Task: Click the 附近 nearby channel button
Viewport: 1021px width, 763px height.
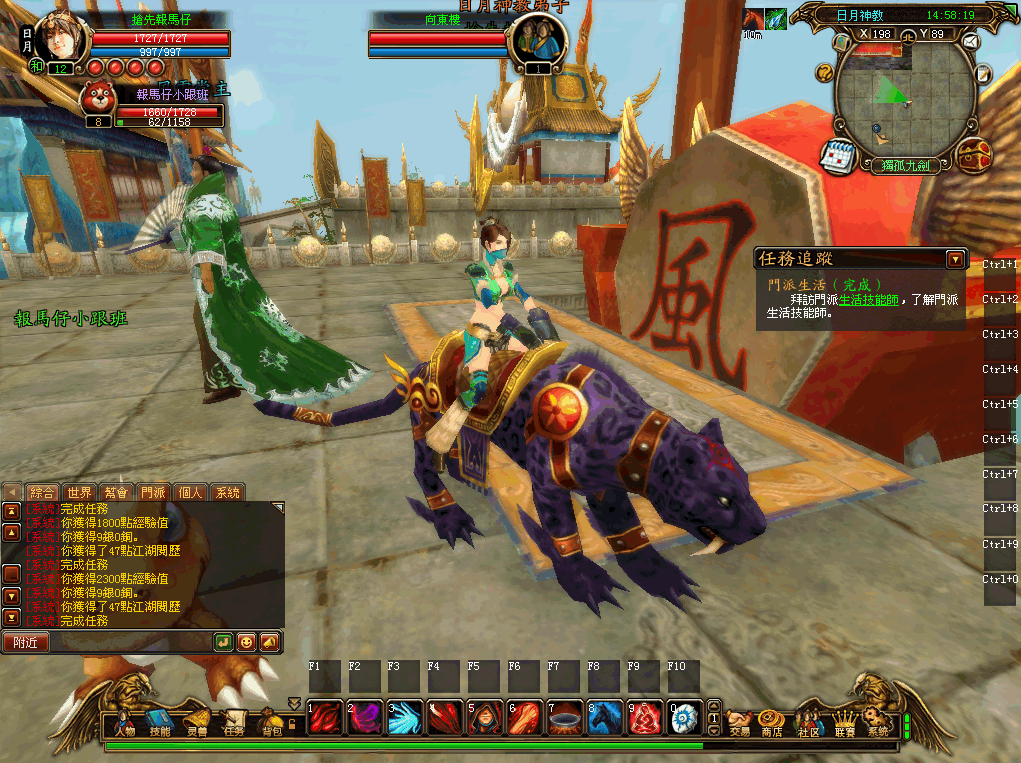Action: click(x=25, y=642)
